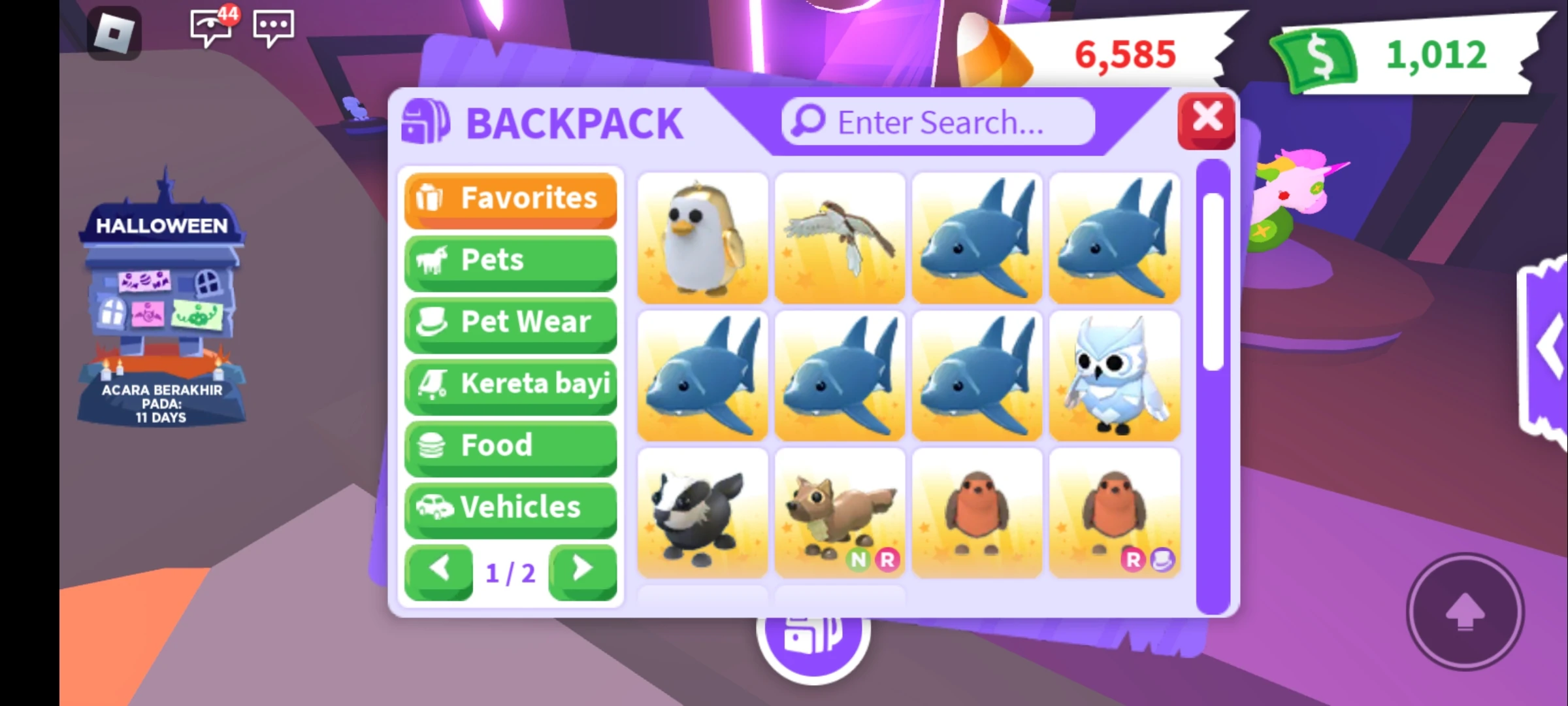Go to next backpack page with right arrow
This screenshot has height=706, width=1568.
pos(583,568)
